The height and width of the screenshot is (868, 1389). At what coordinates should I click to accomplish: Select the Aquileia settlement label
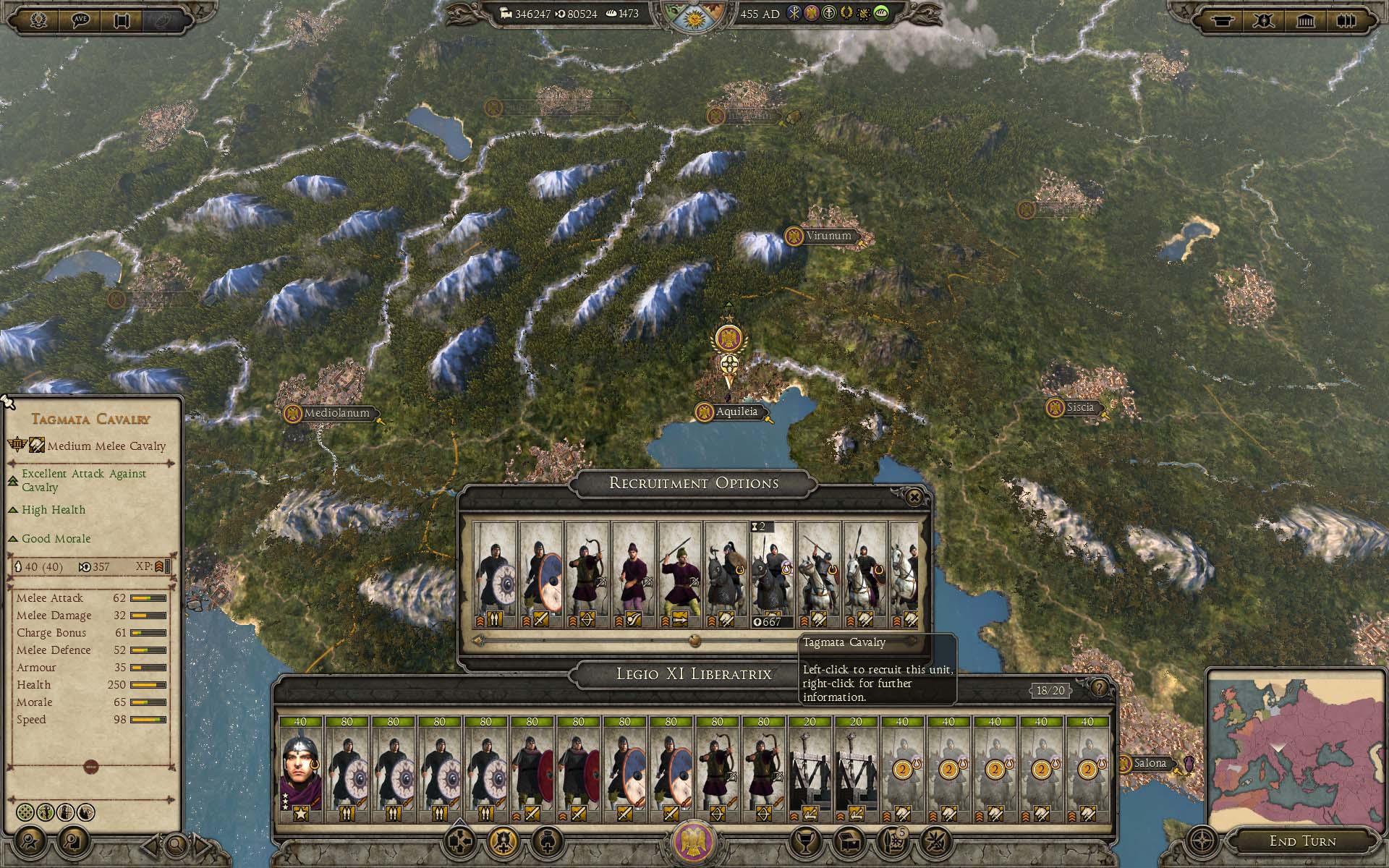pyautogui.click(x=736, y=412)
